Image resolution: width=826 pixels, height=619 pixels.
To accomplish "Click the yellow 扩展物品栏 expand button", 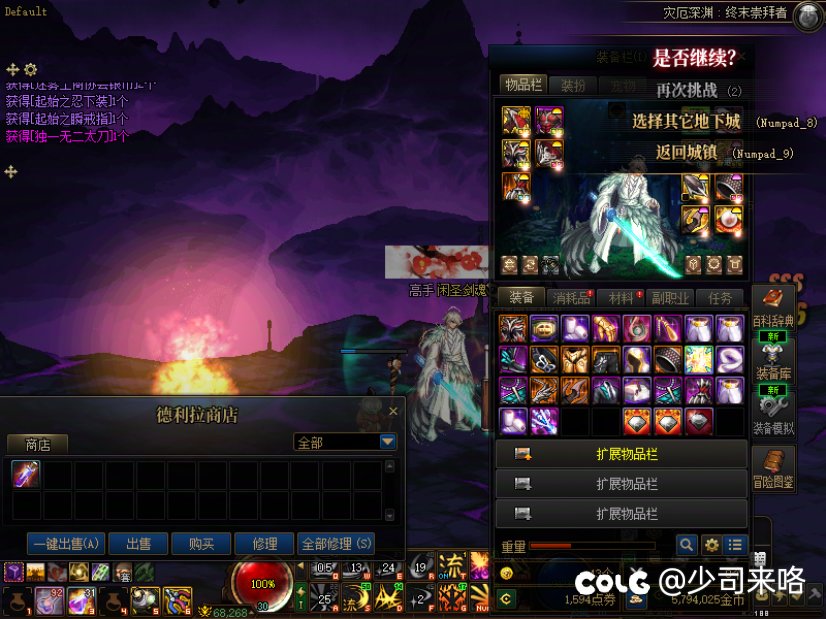I will pos(622,454).
